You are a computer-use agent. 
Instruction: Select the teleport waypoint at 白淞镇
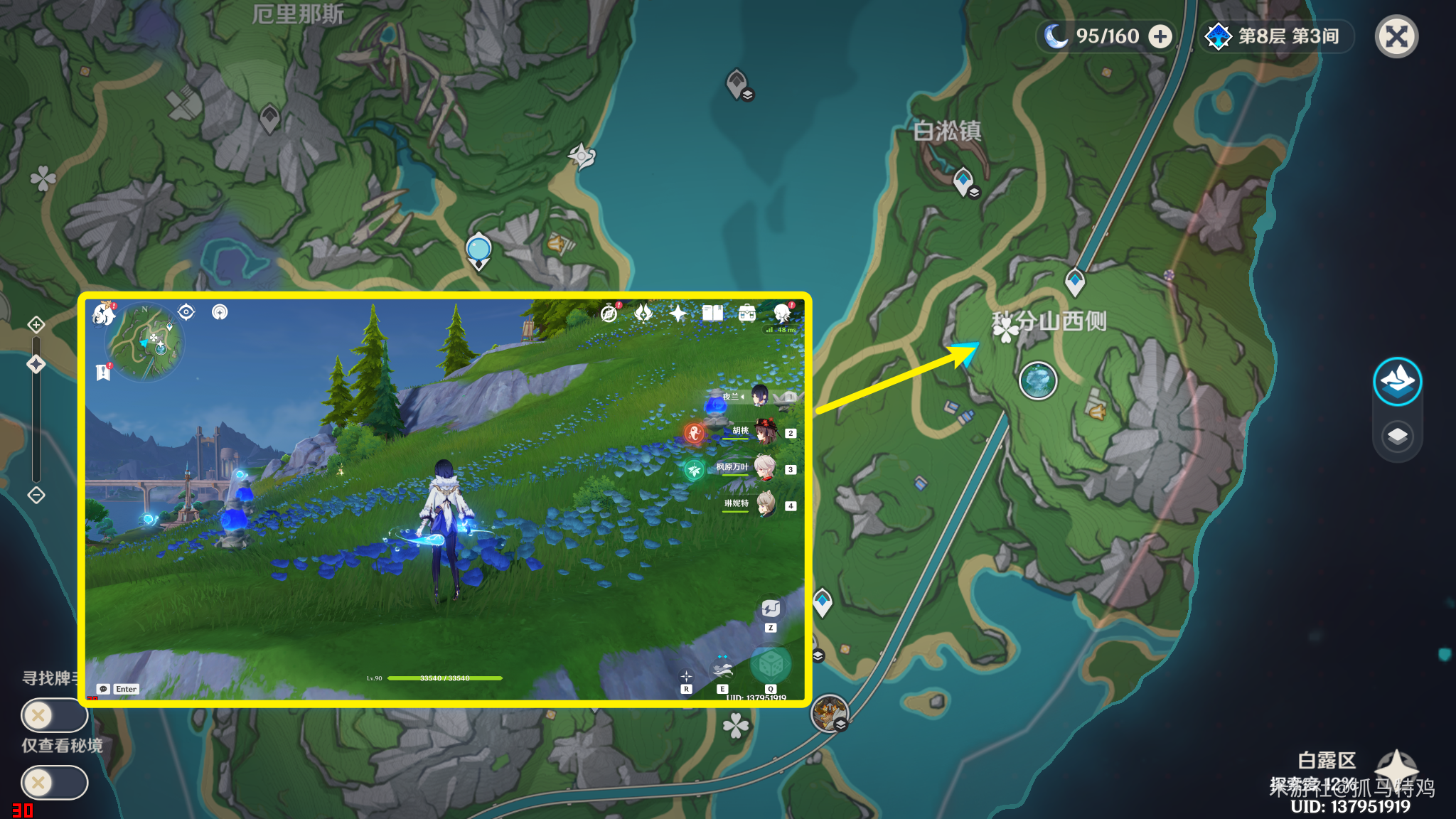963,180
